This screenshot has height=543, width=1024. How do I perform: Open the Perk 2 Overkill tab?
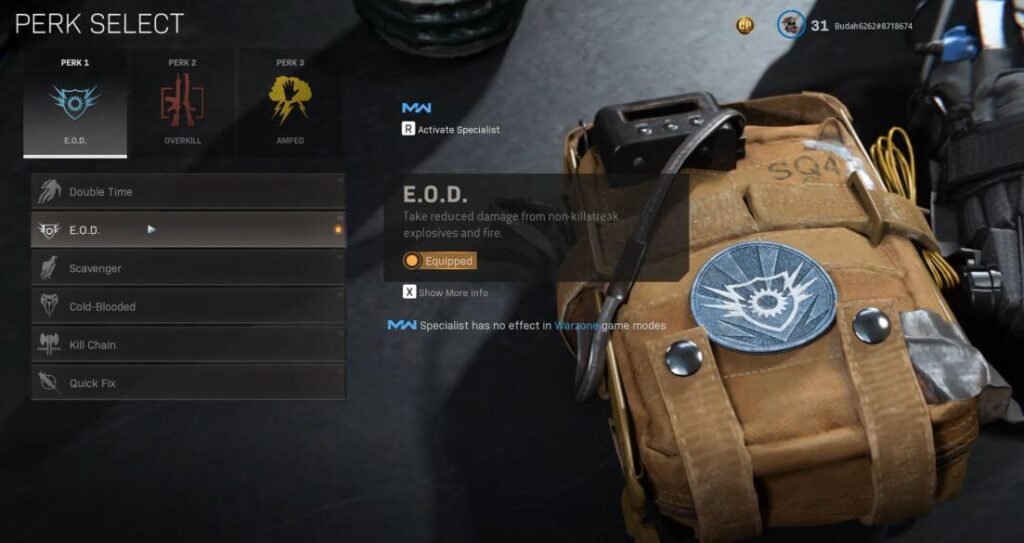point(182,103)
